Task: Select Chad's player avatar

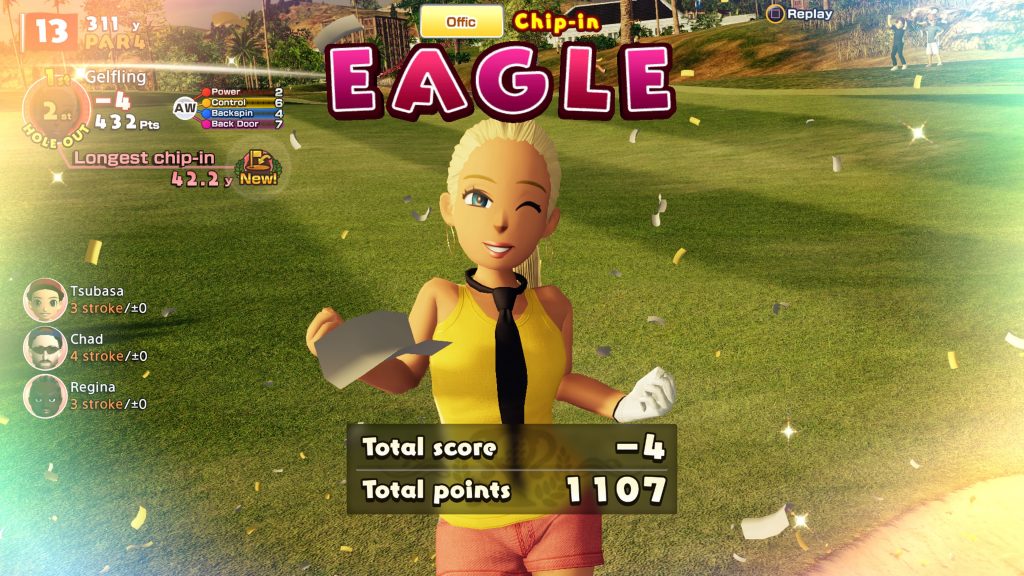Action: (x=45, y=348)
